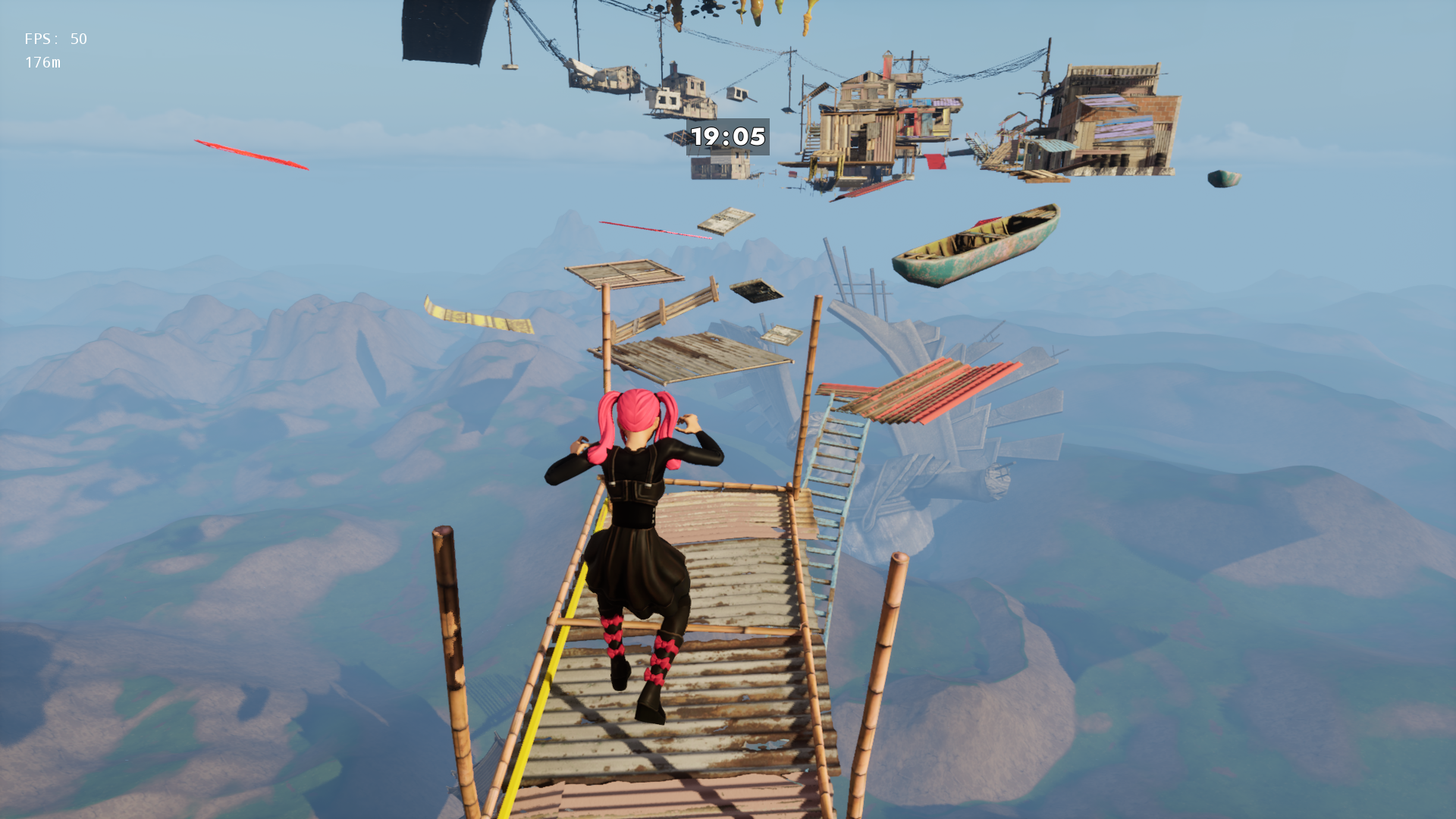1456x819 pixels.
Task: Click the 19:05 timer overlay
Action: click(729, 138)
